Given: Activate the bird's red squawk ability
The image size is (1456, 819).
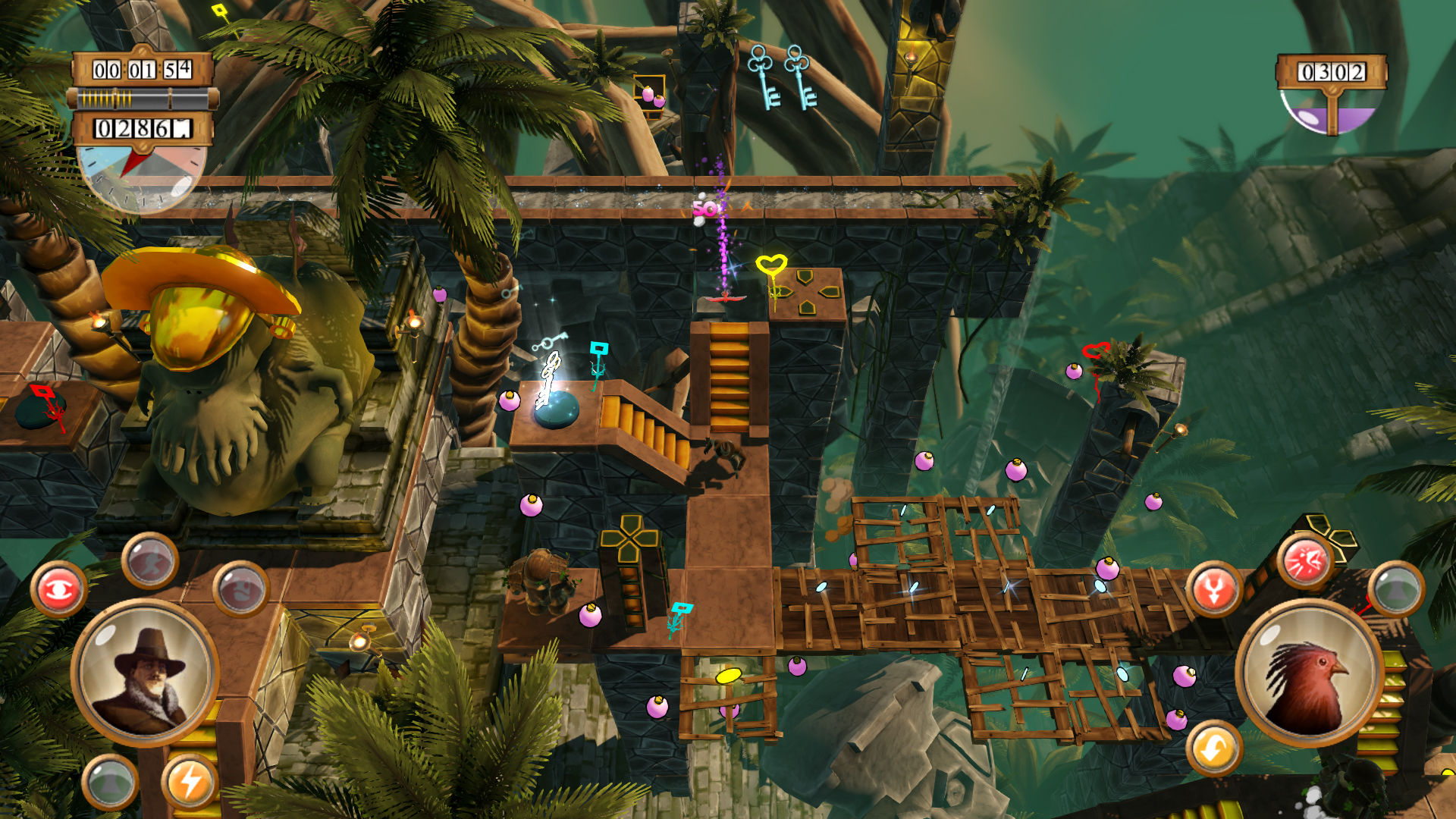Looking at the screenshot, I should (x=1304, y=563).
